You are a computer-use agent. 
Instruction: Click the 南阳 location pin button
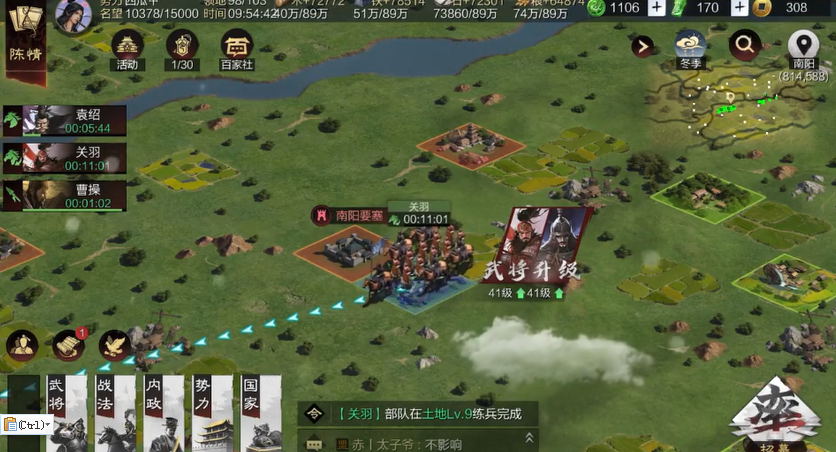point(803,50)
